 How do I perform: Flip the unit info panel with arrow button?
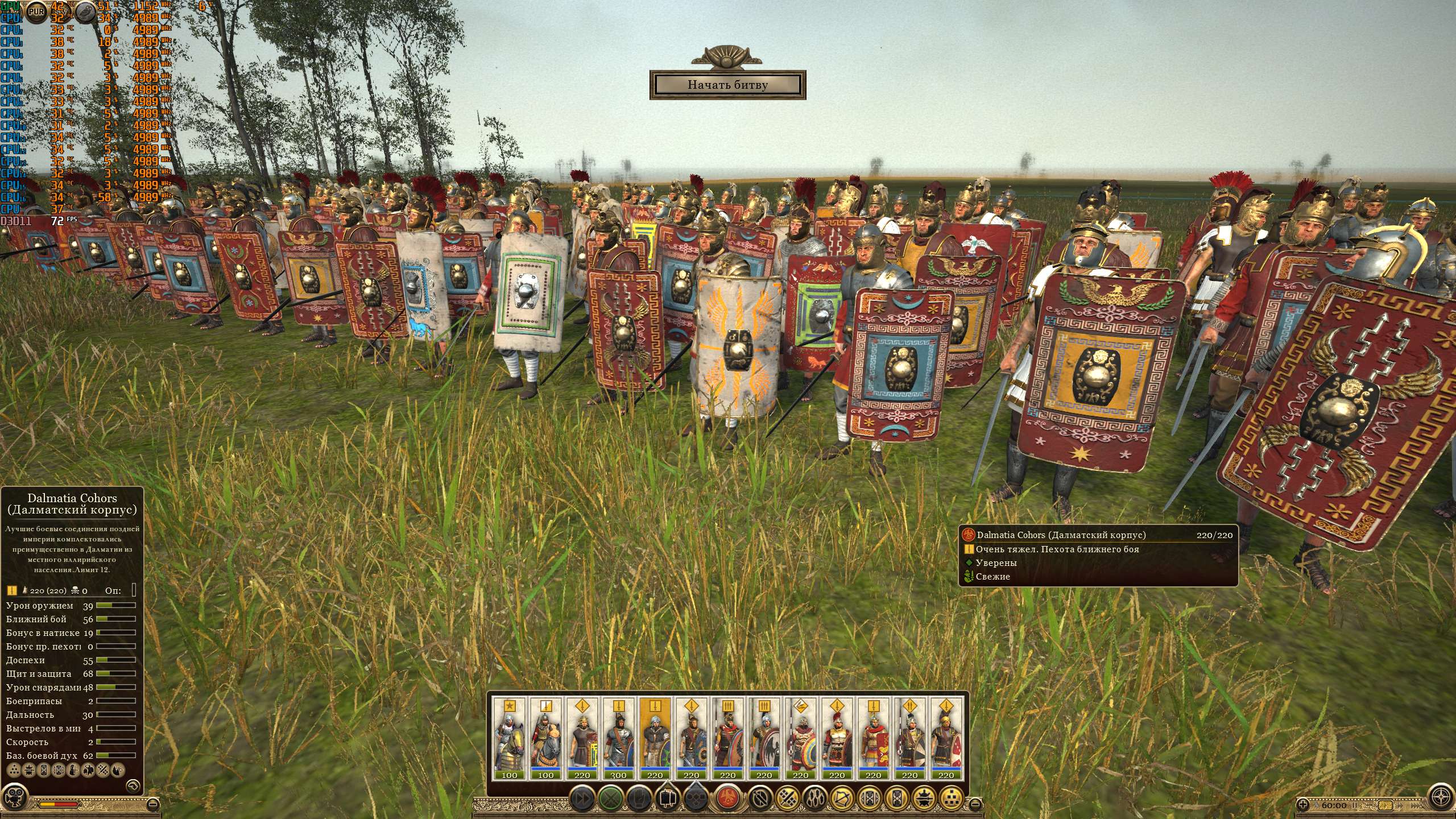tap(133, 785)
